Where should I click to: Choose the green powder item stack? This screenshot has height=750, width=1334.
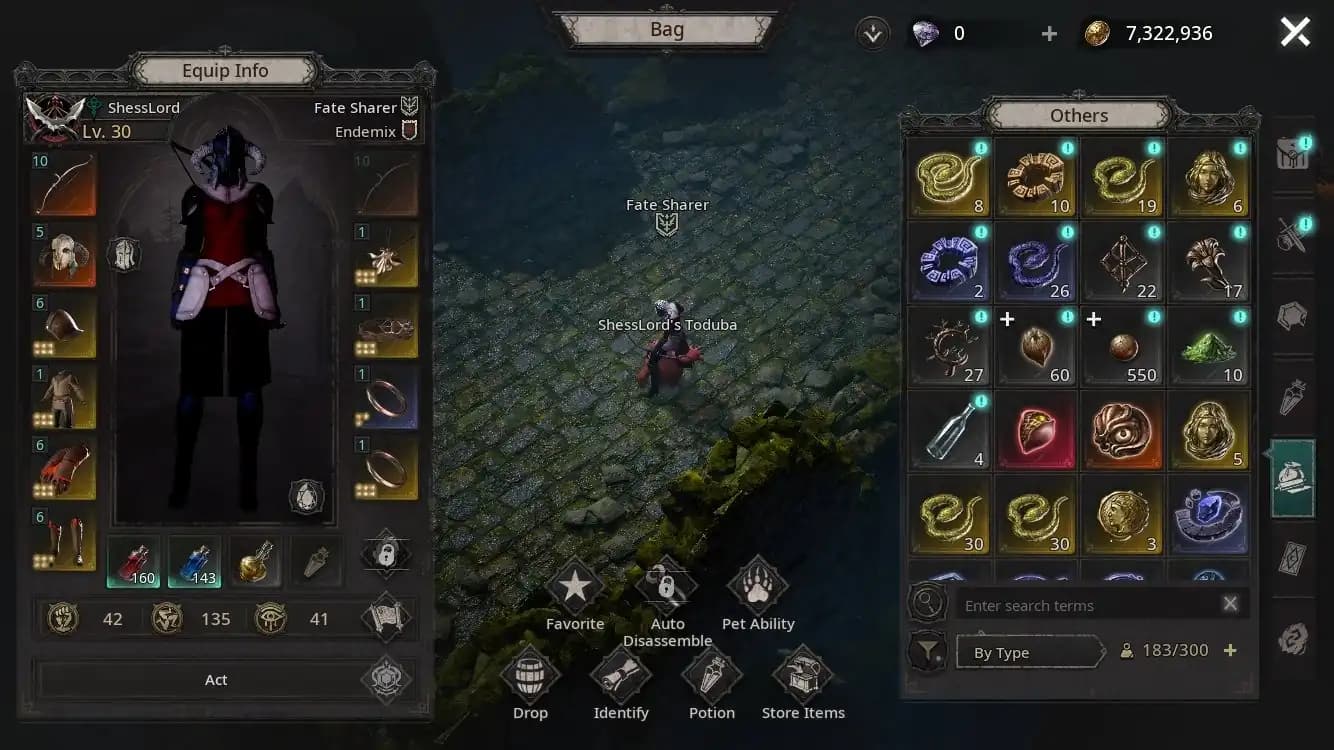[x=1208, y=346]
